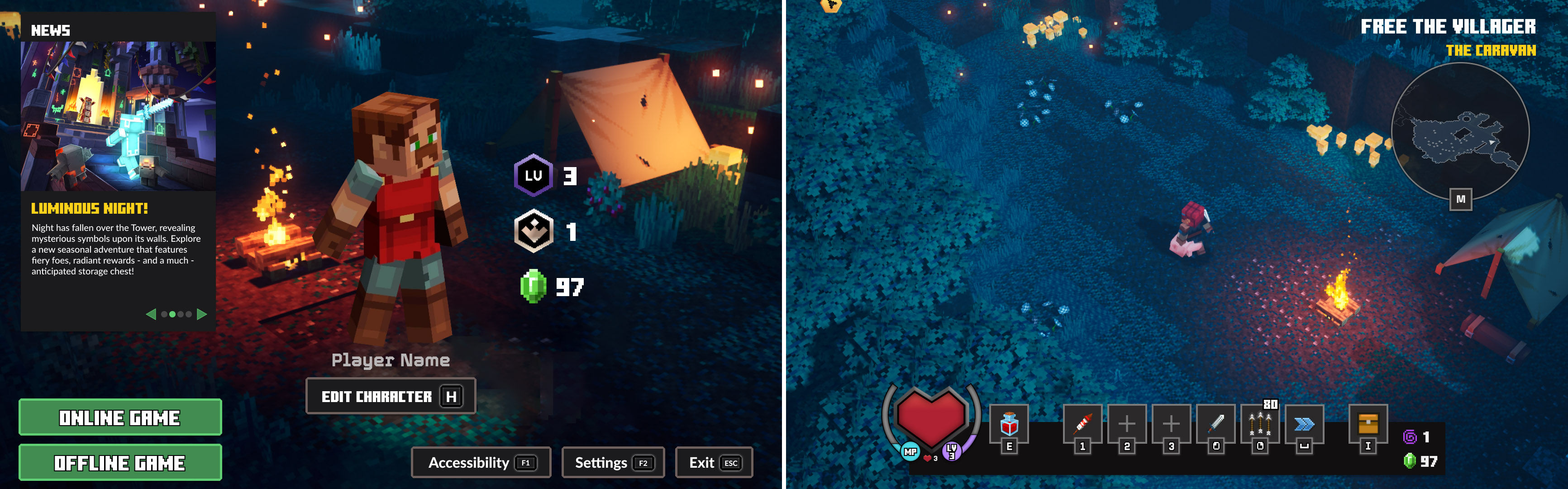Choose the Offline Game button
Screen dimensions: 1568x489
click(x=120, y=462)
